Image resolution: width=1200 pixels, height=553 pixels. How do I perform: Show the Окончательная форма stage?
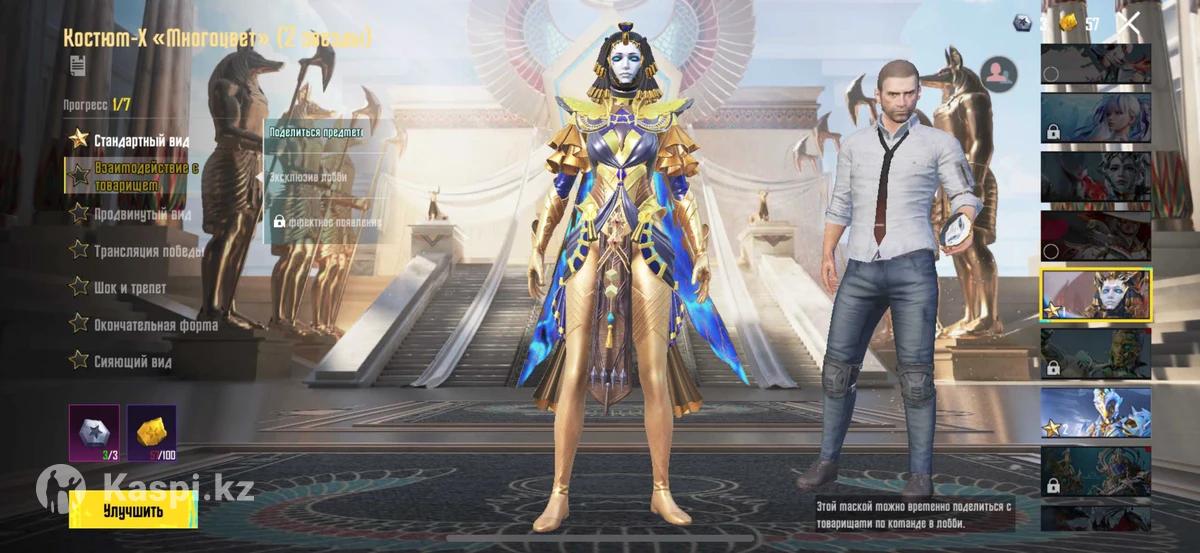coord(155,325)
